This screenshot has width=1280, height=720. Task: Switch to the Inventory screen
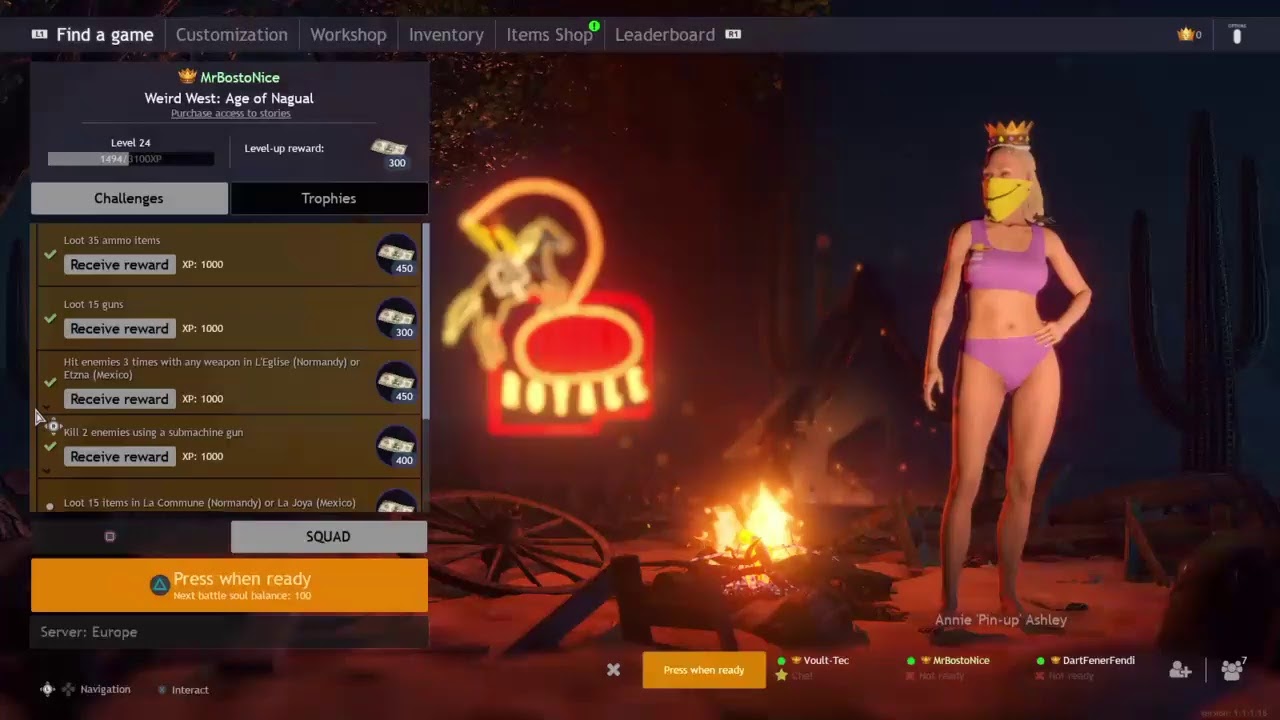pos(446,35)
